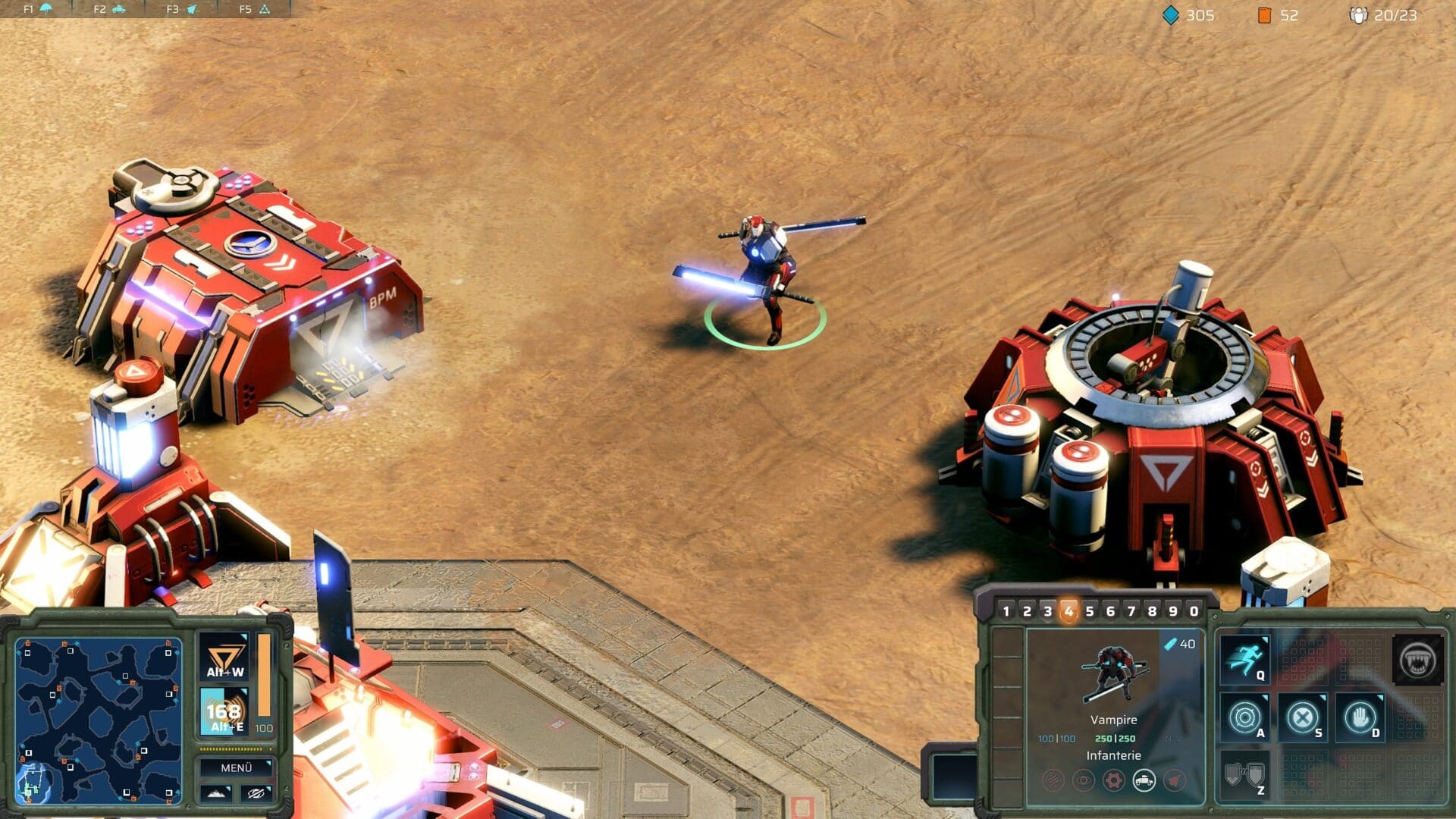Select the Hold Position icon (D)

click(1360, 718)
